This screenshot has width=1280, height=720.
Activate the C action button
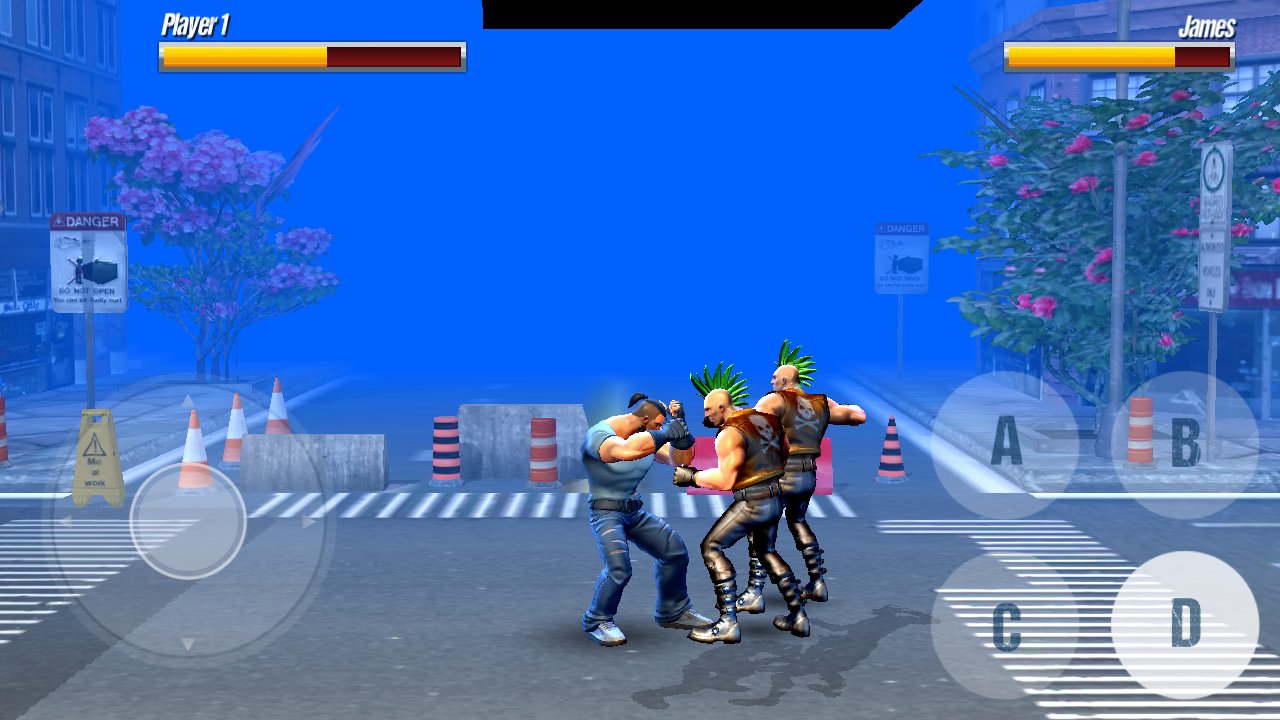tap(1005, 626)
